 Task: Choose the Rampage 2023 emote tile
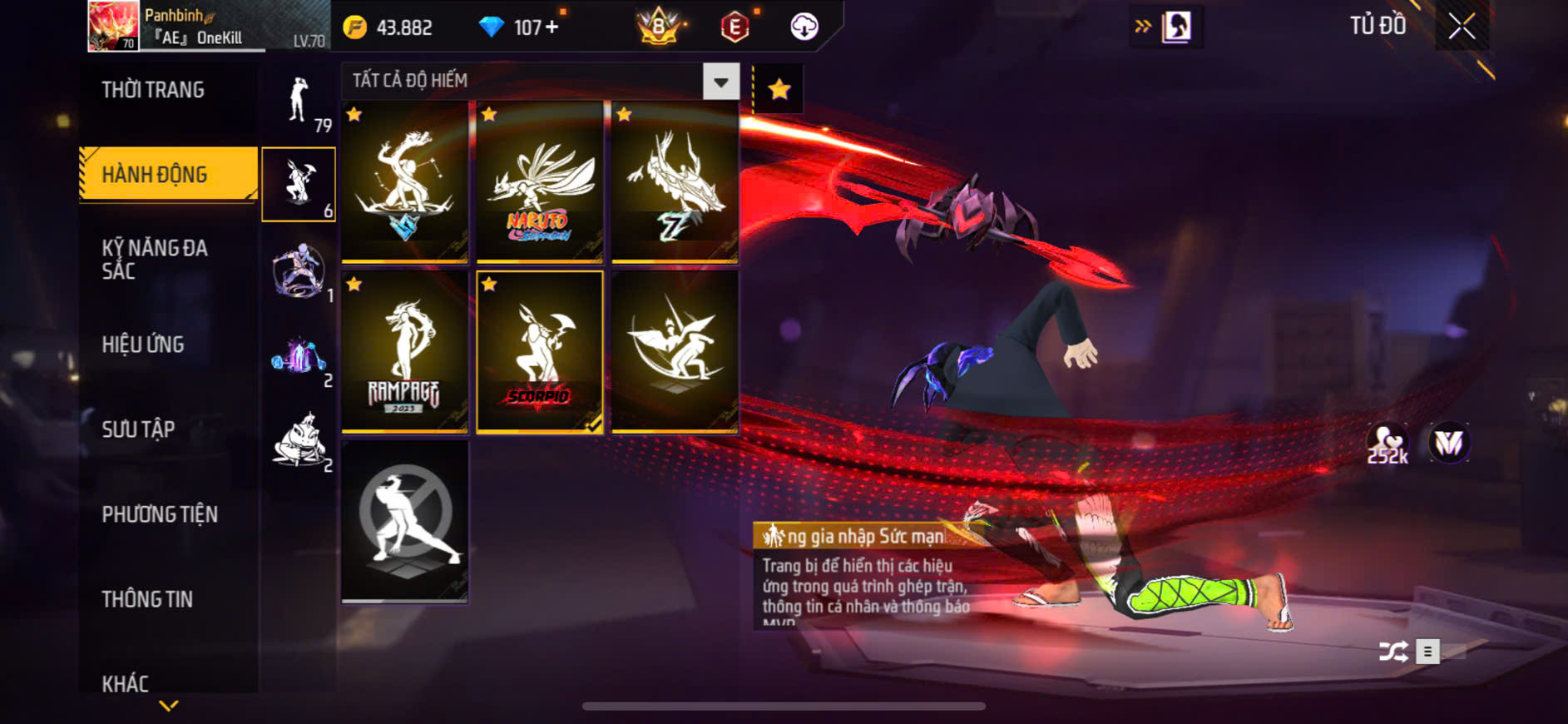point(404,352)
